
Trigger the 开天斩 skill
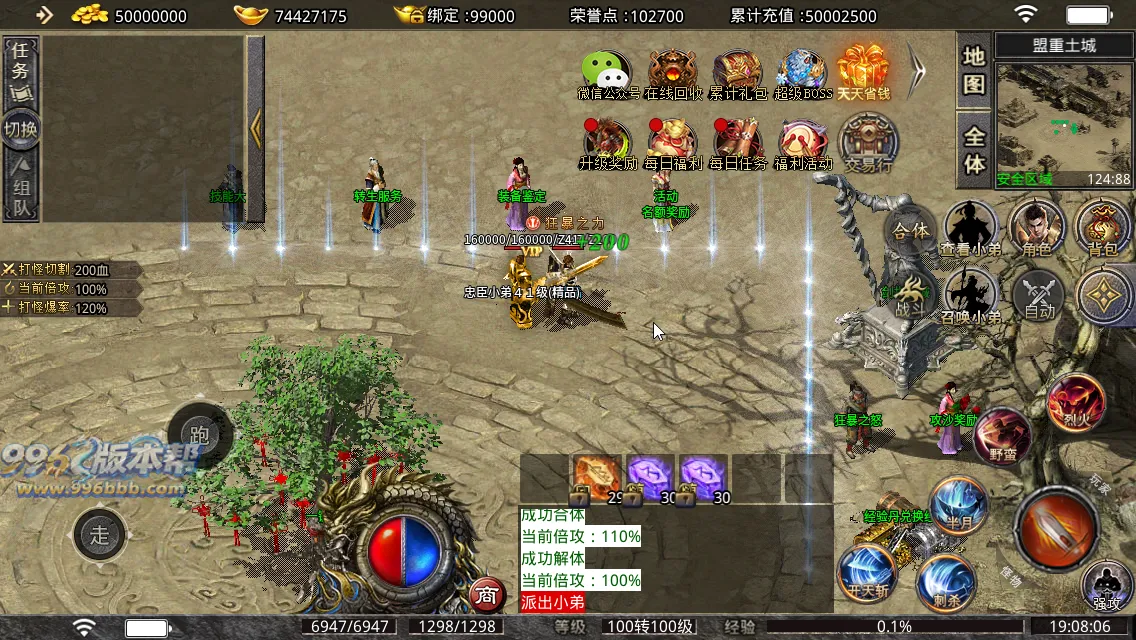pos(866,572)
